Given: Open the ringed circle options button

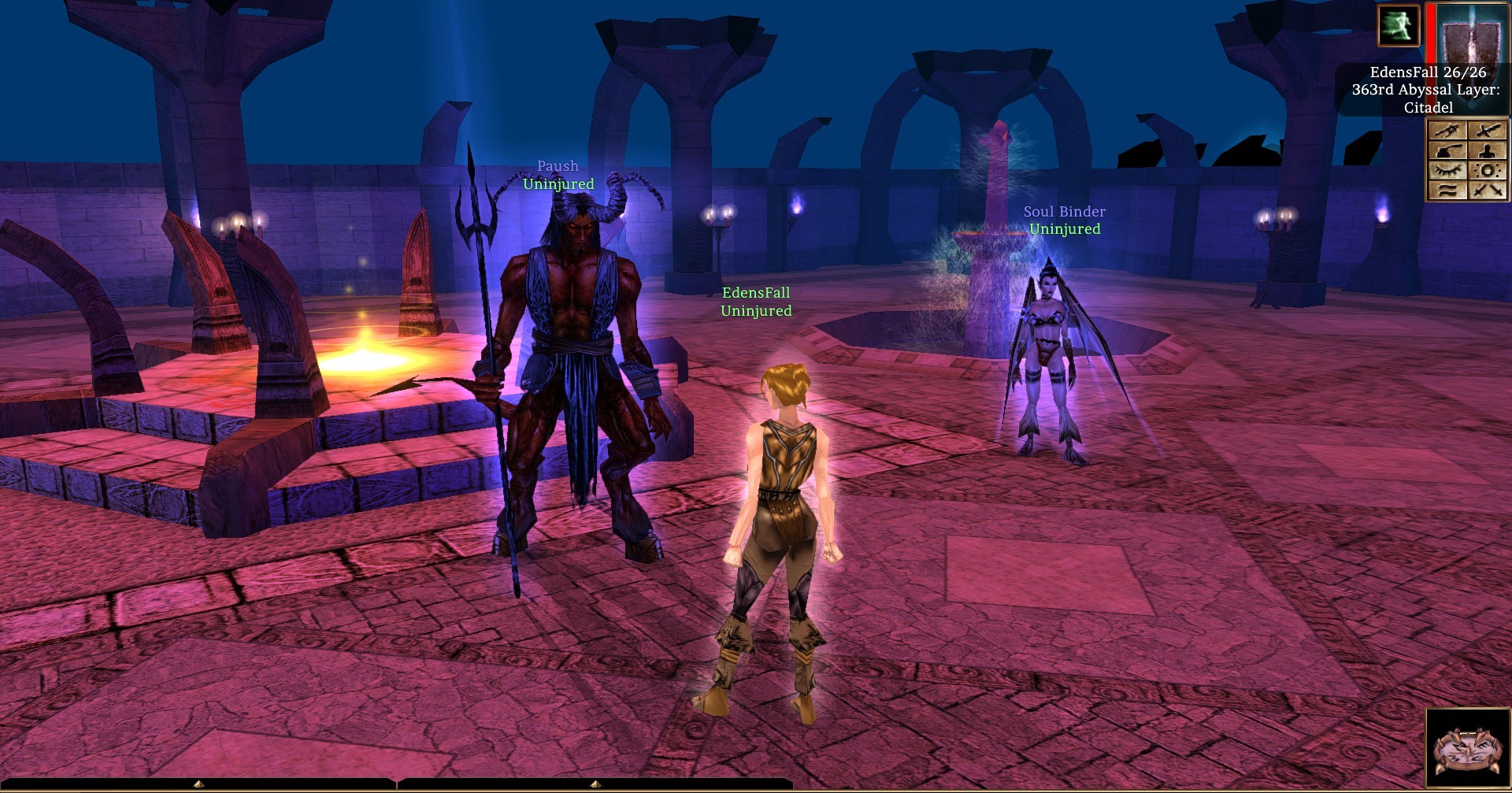Looking at the screenshot, I should click(x=1488, y=170).
